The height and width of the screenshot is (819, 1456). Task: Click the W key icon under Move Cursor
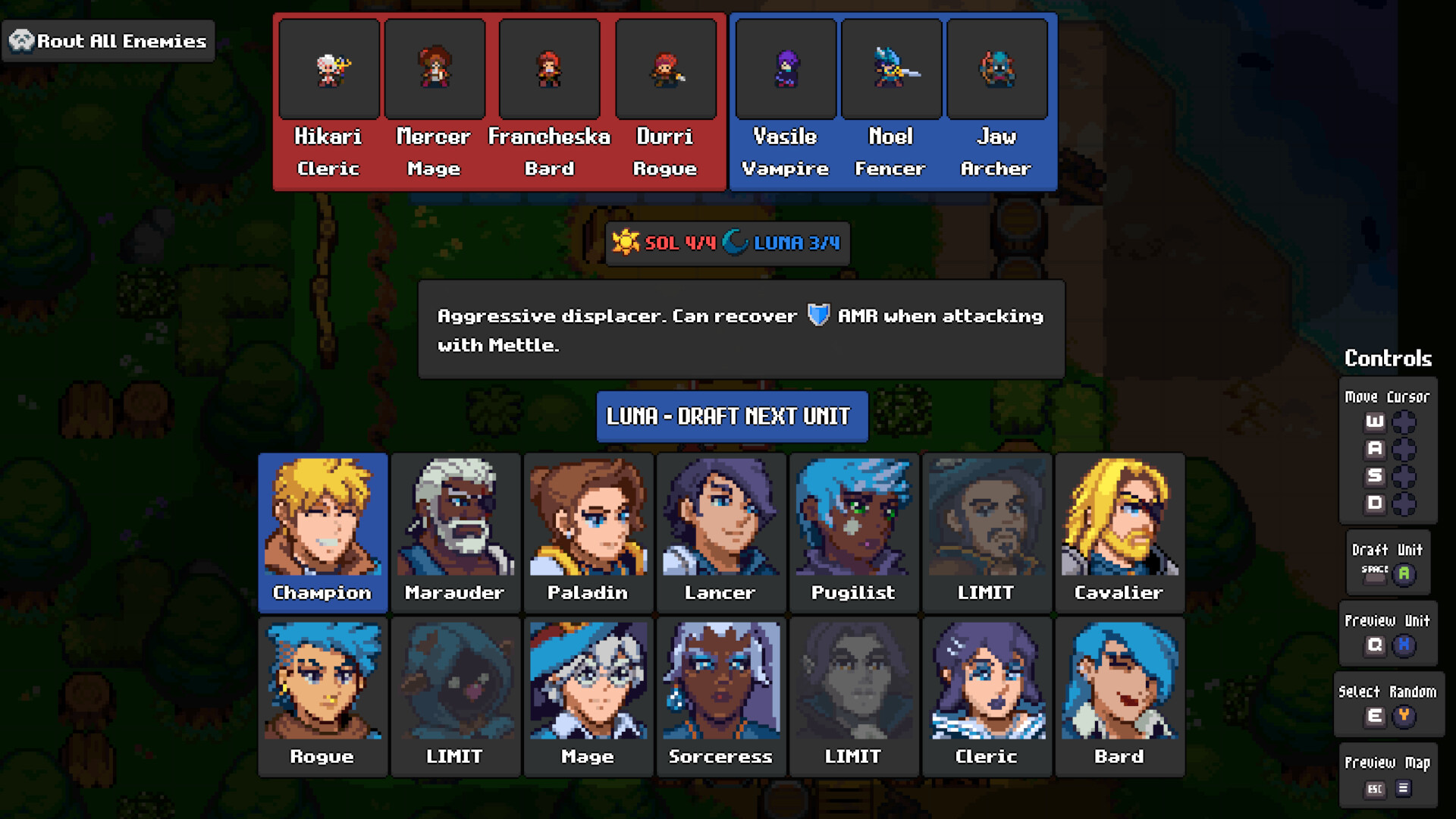click(1374, 422)
